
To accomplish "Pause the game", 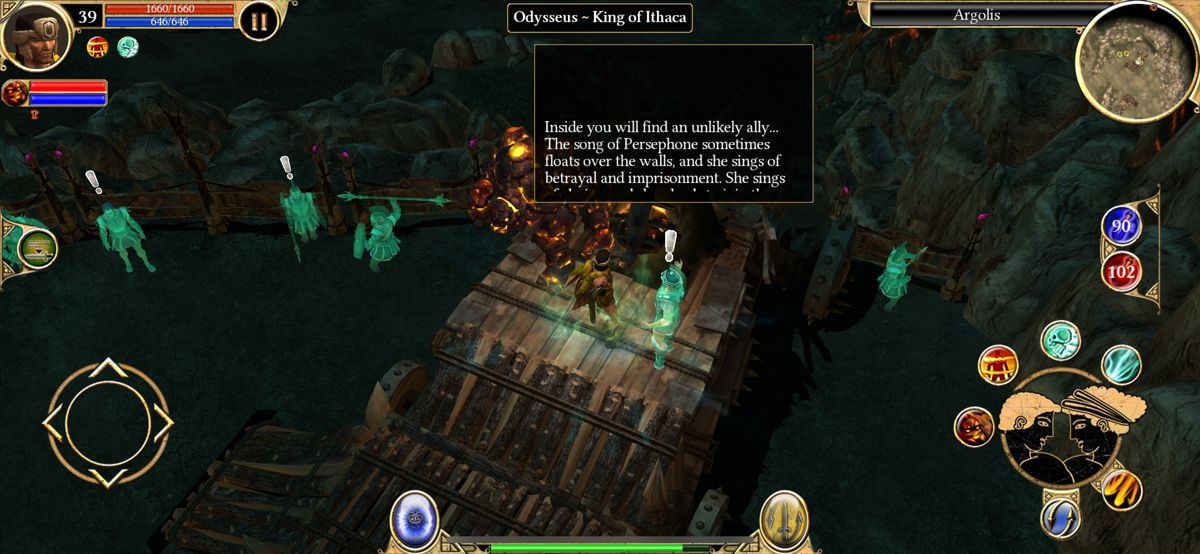I will [258, 22].
